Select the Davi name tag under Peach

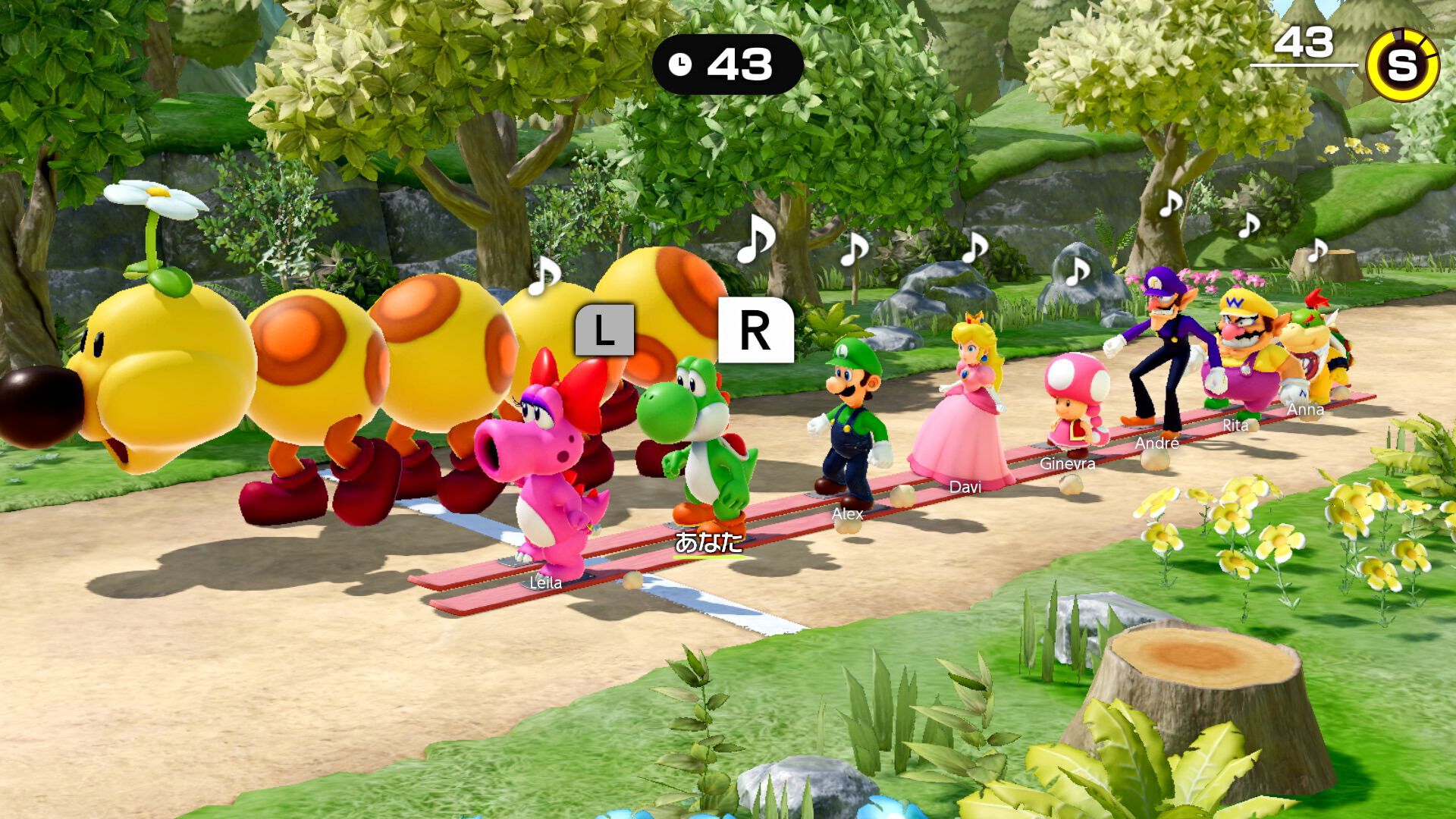[x=965, y=488]
